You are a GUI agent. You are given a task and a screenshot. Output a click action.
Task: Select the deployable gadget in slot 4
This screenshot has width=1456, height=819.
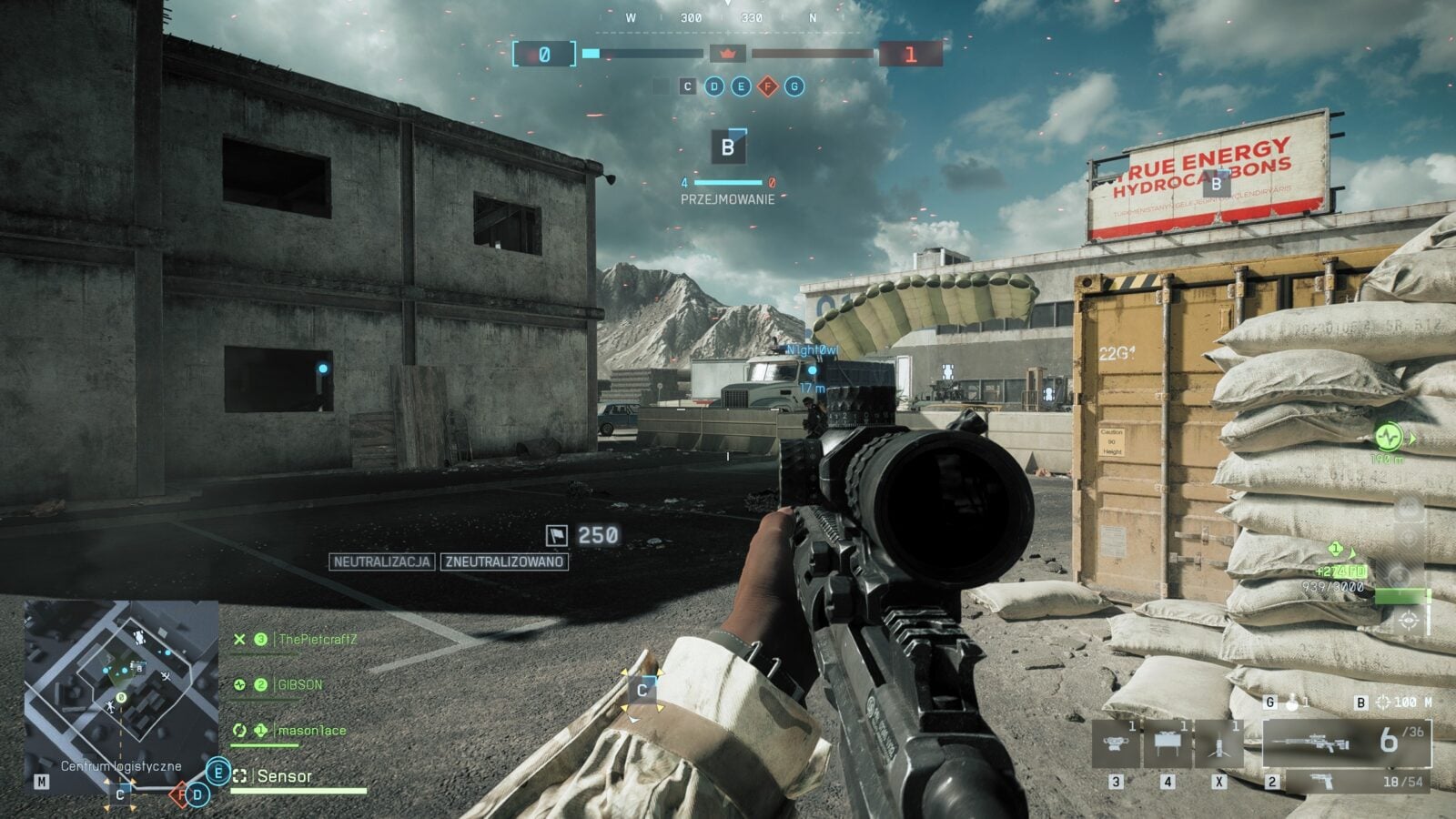[x=1167, y=743]
